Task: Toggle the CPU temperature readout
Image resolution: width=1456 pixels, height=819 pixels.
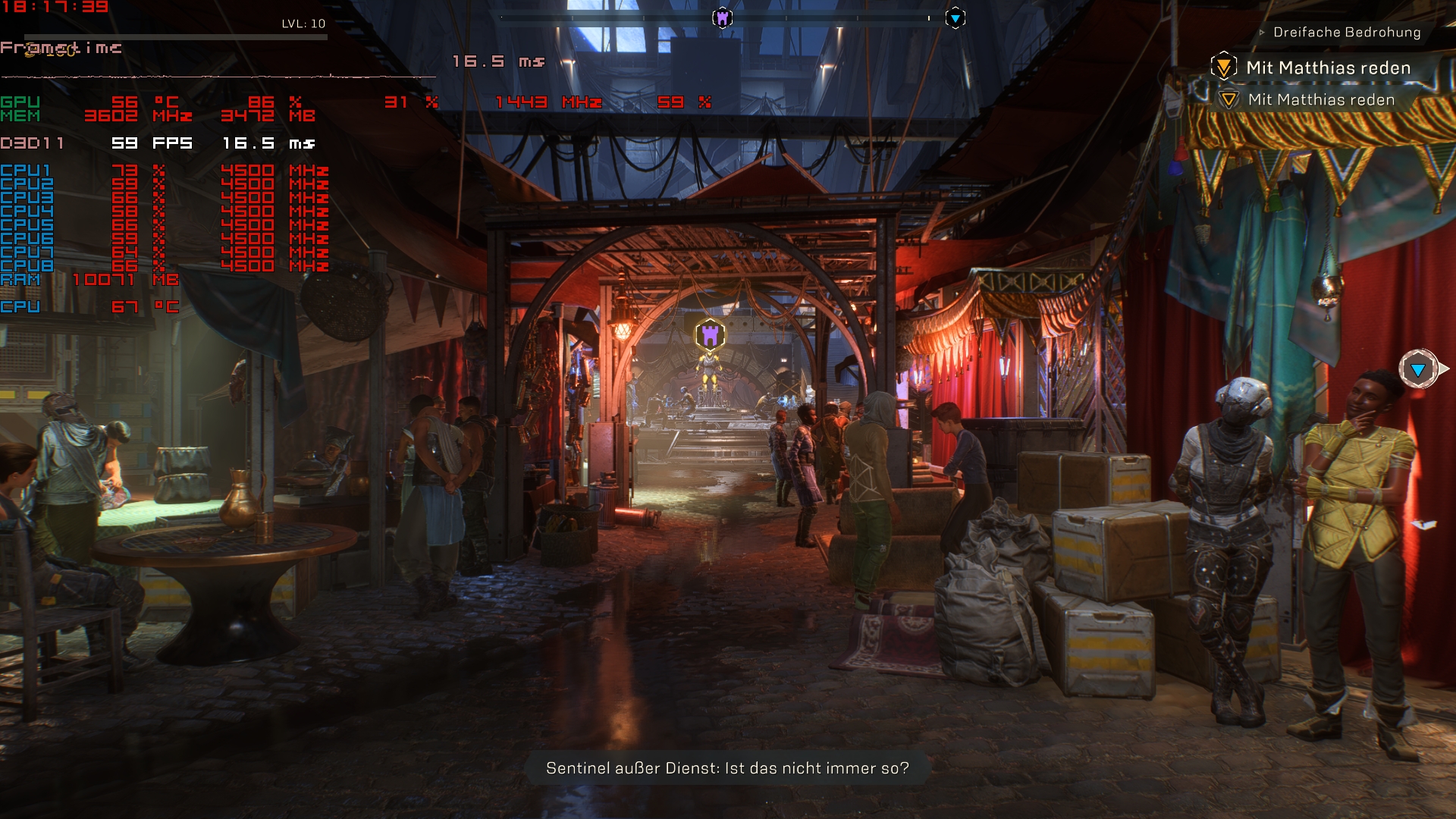Action: point(19,307)
